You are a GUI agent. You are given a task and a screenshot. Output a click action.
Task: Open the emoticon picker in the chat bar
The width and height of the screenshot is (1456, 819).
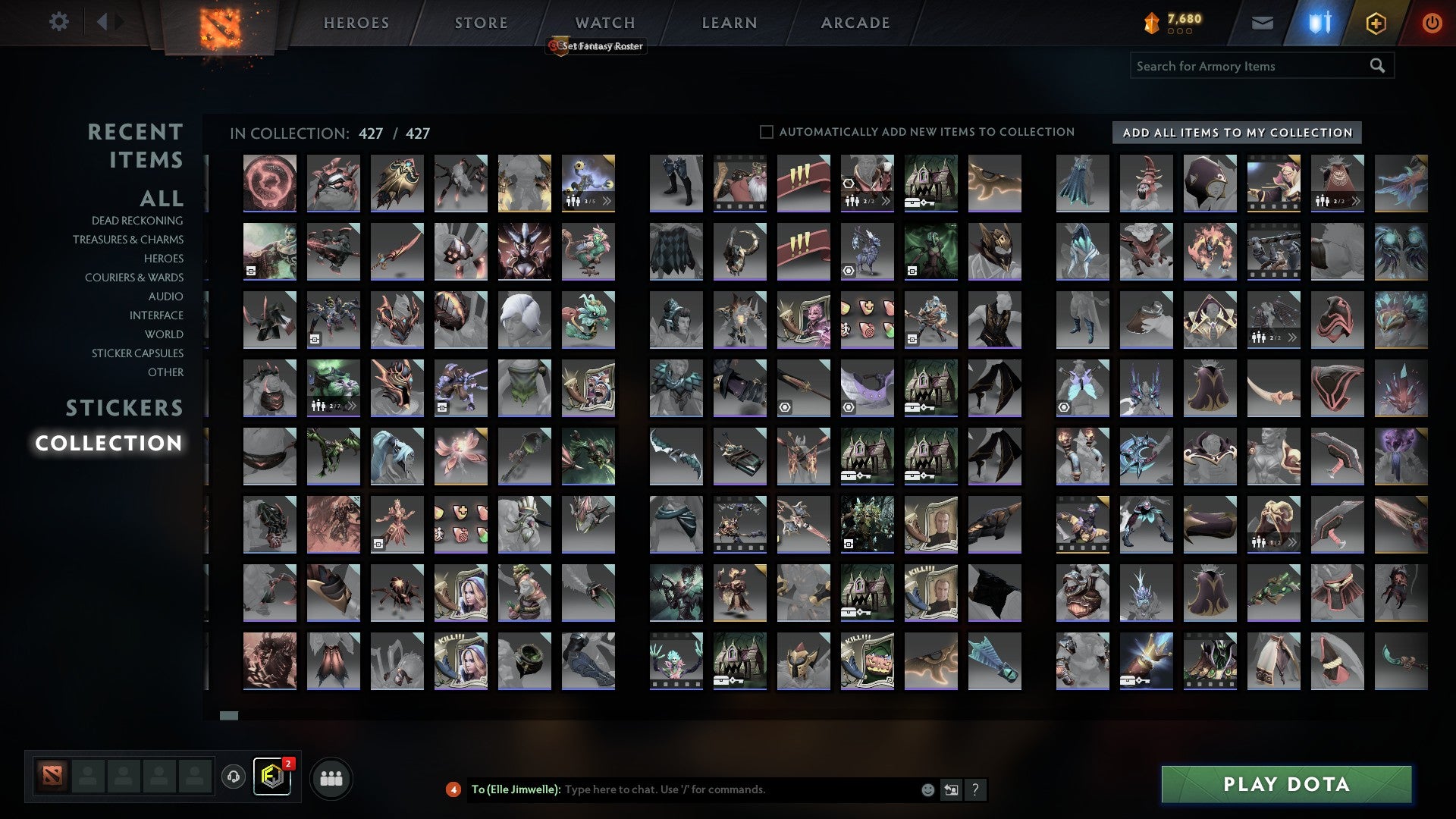tap(927, 789)
